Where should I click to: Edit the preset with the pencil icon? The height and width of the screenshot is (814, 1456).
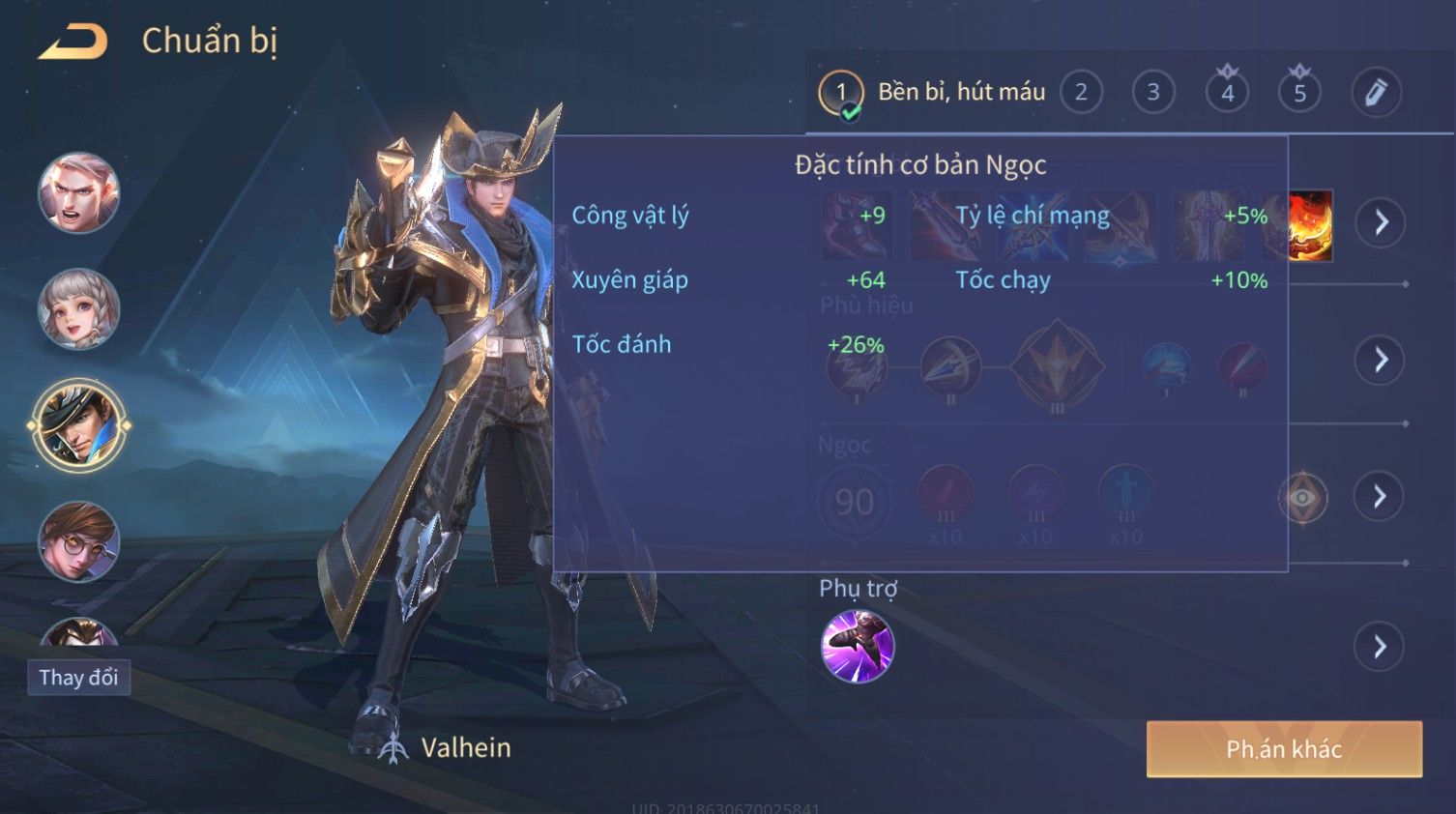(1375, 93)
